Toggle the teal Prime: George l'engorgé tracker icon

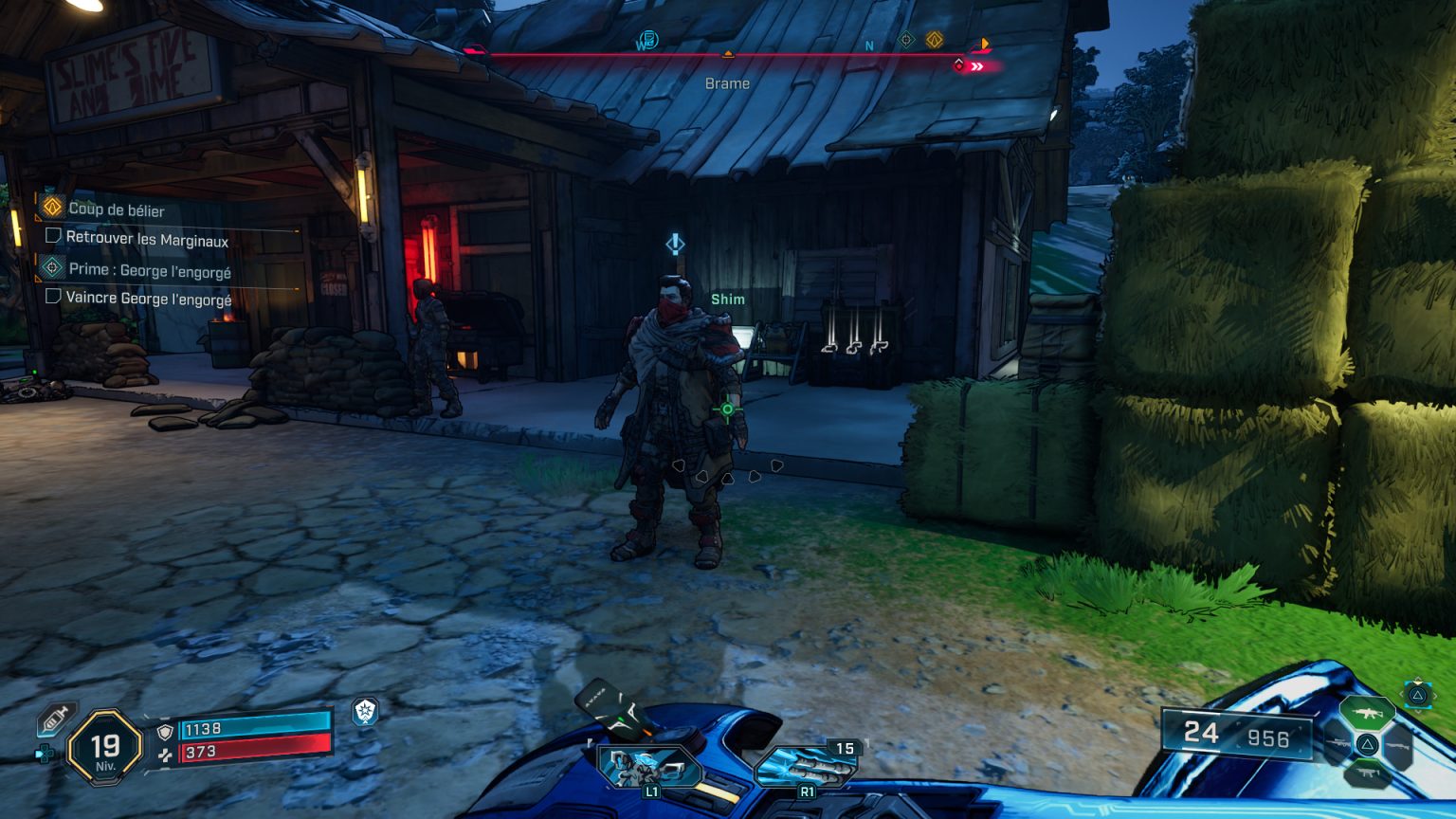52,268
